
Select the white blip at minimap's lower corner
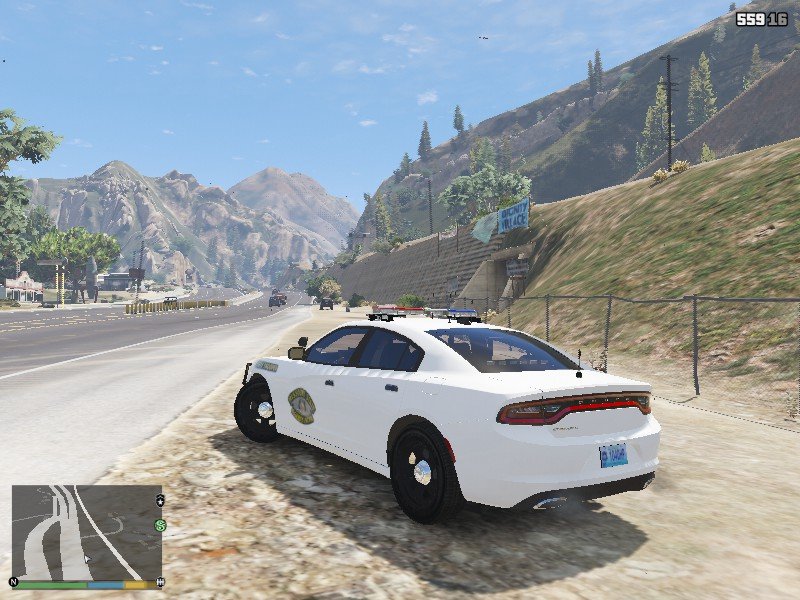[x=160, y=581]
